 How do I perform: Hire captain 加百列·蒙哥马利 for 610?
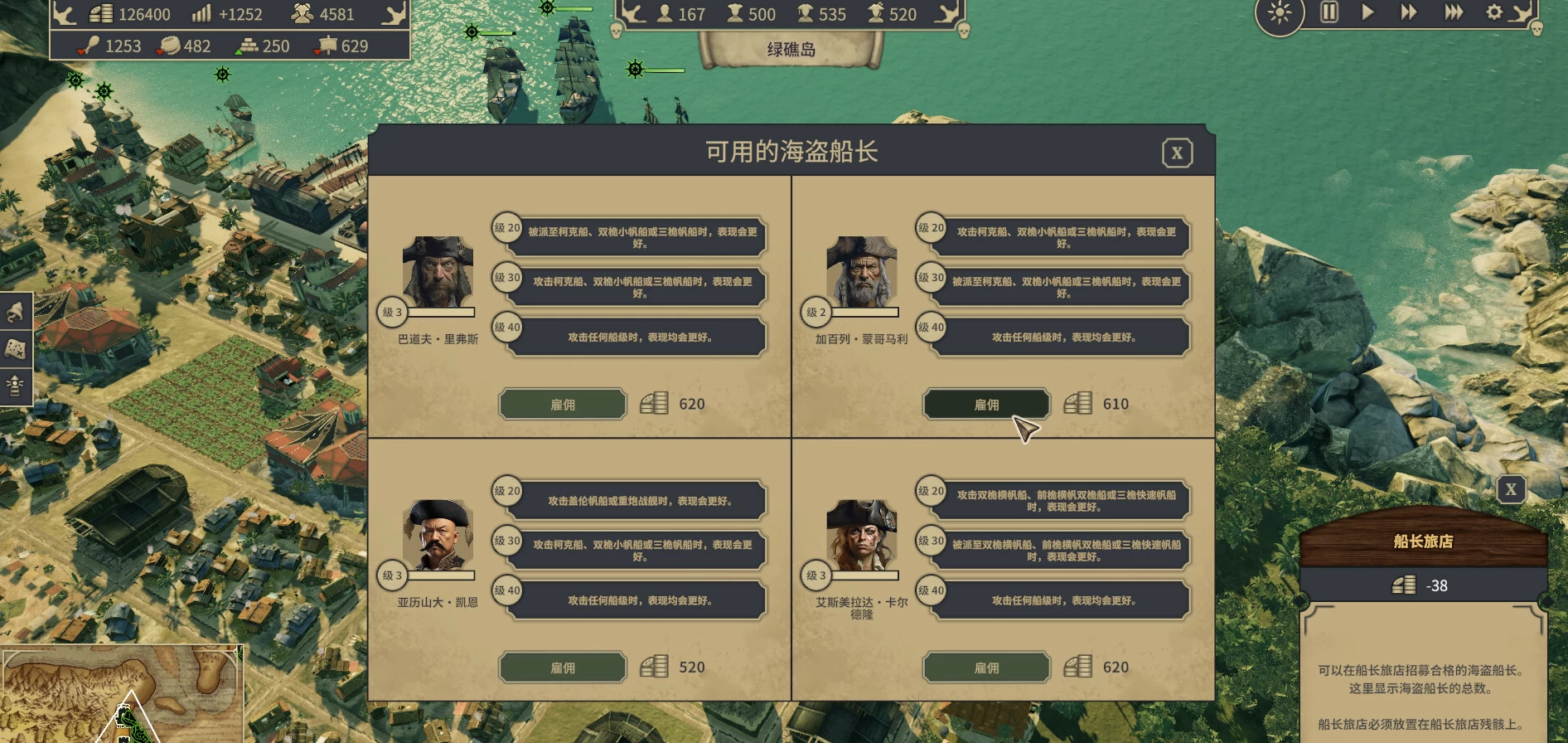tap(986, 405)
